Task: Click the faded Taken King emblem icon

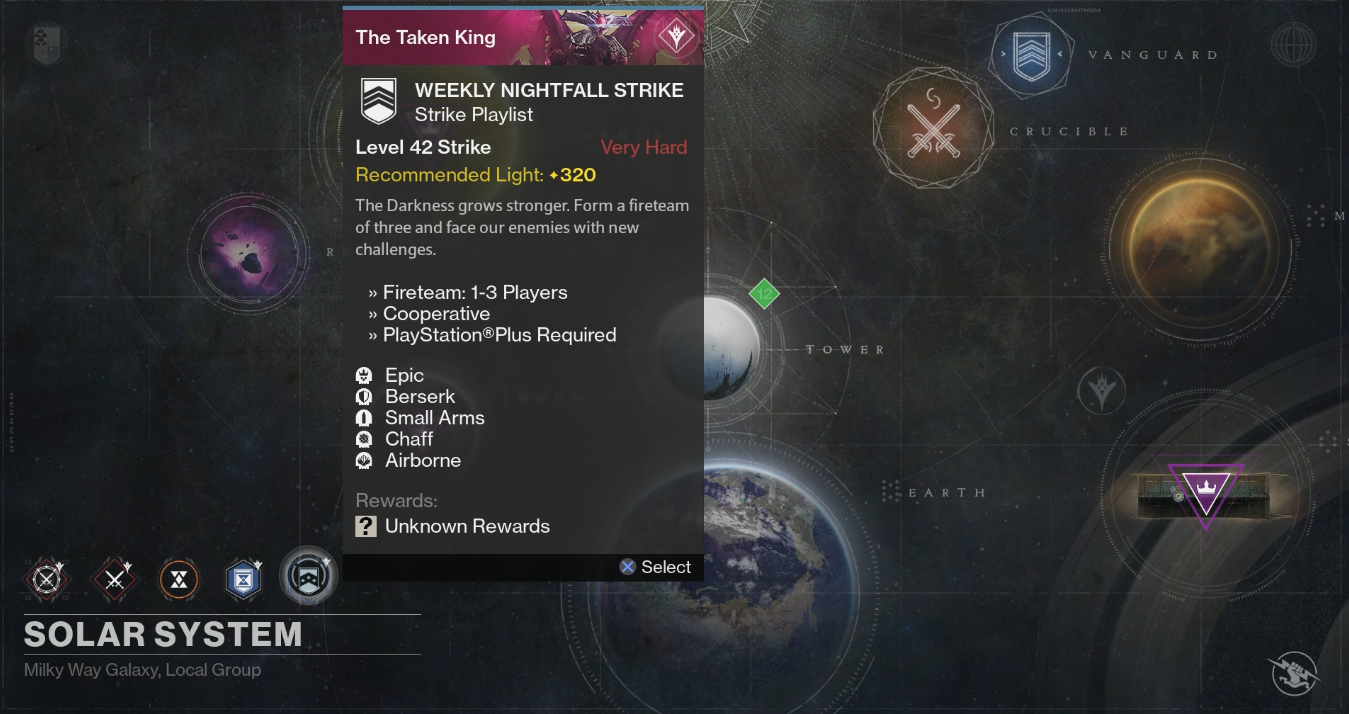Action: pyautogui.click(x=1103, y=389)
